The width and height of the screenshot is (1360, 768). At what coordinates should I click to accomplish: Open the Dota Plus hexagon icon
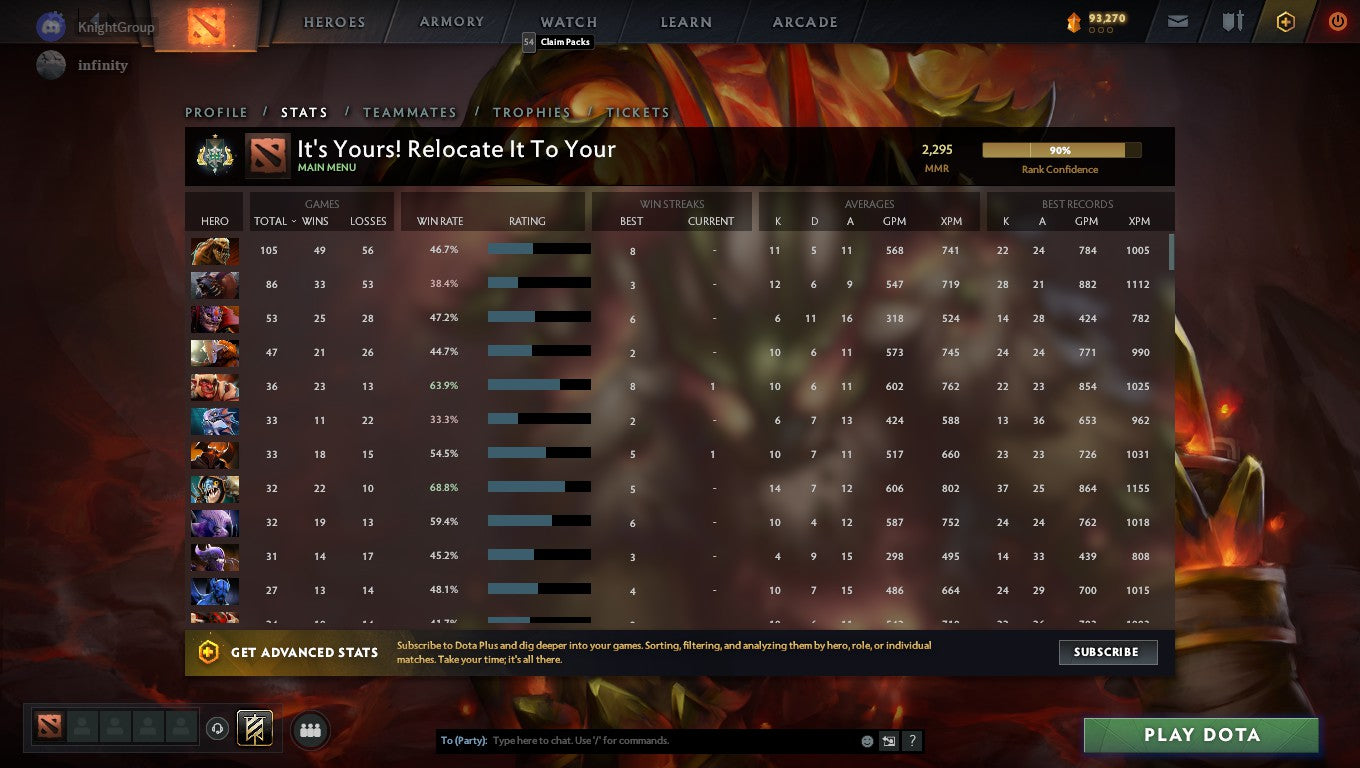coord(1286,20)
